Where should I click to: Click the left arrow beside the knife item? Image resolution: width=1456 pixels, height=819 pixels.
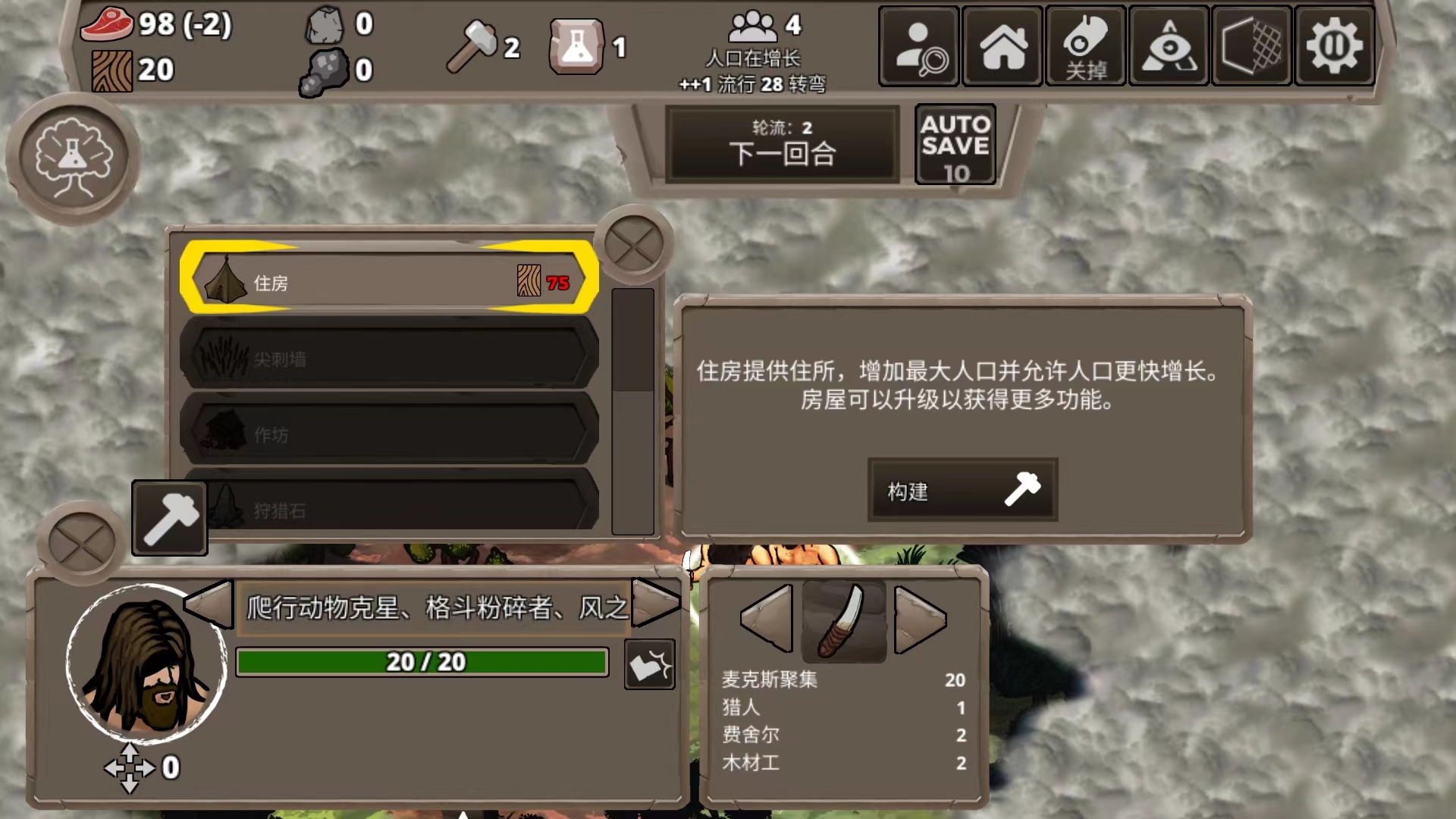pos(766,620)
